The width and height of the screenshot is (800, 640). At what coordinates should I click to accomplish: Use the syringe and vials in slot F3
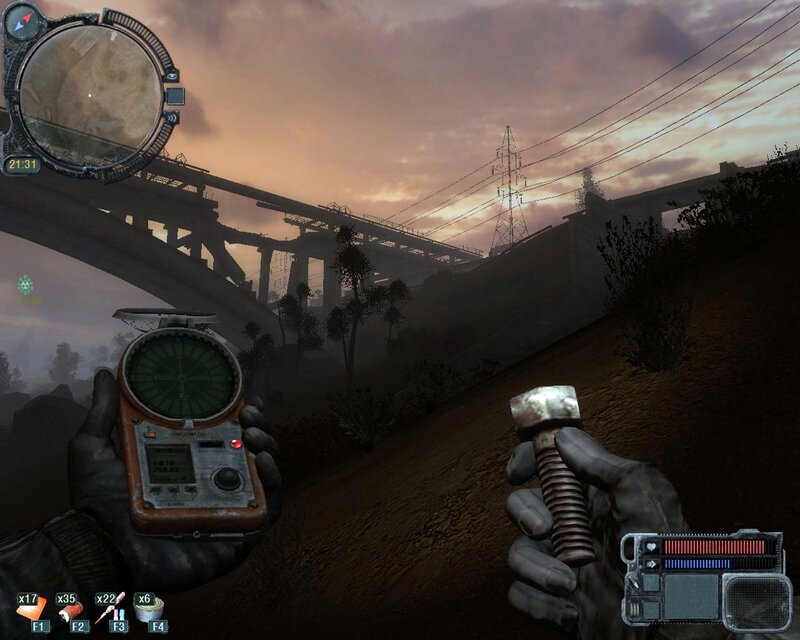(111, 608)
